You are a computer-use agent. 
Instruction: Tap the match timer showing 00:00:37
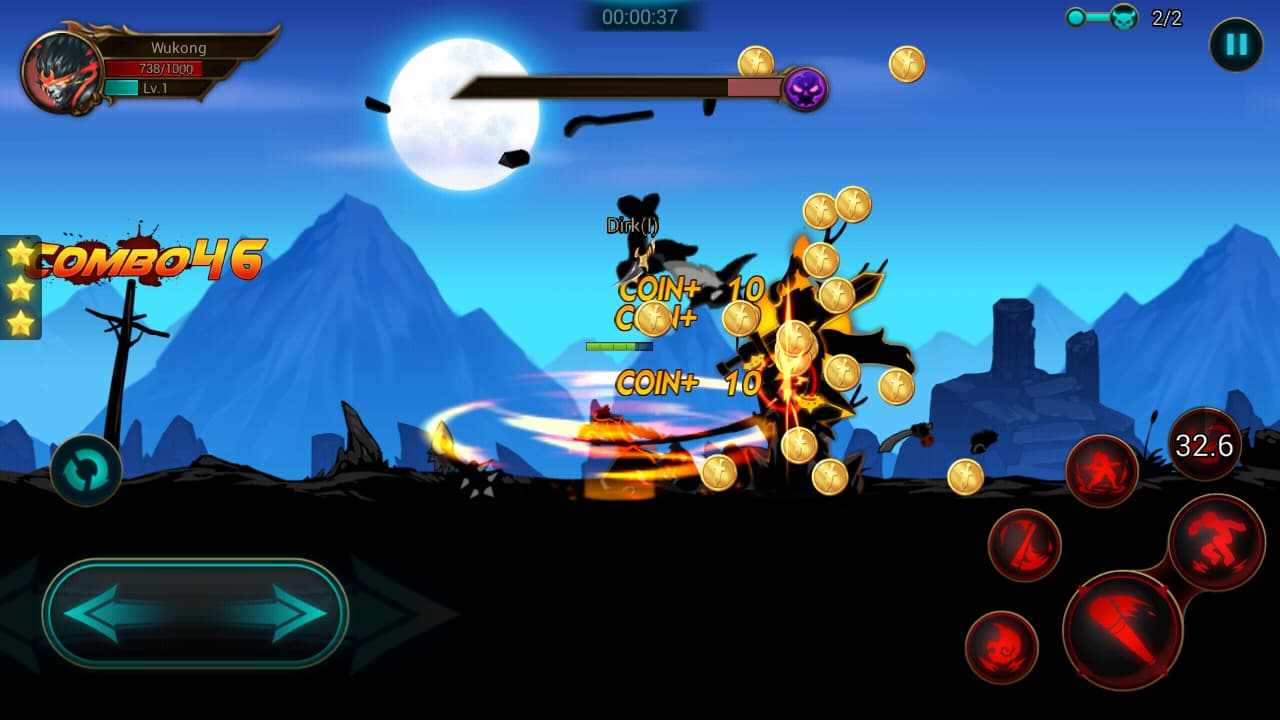point(640,17)
